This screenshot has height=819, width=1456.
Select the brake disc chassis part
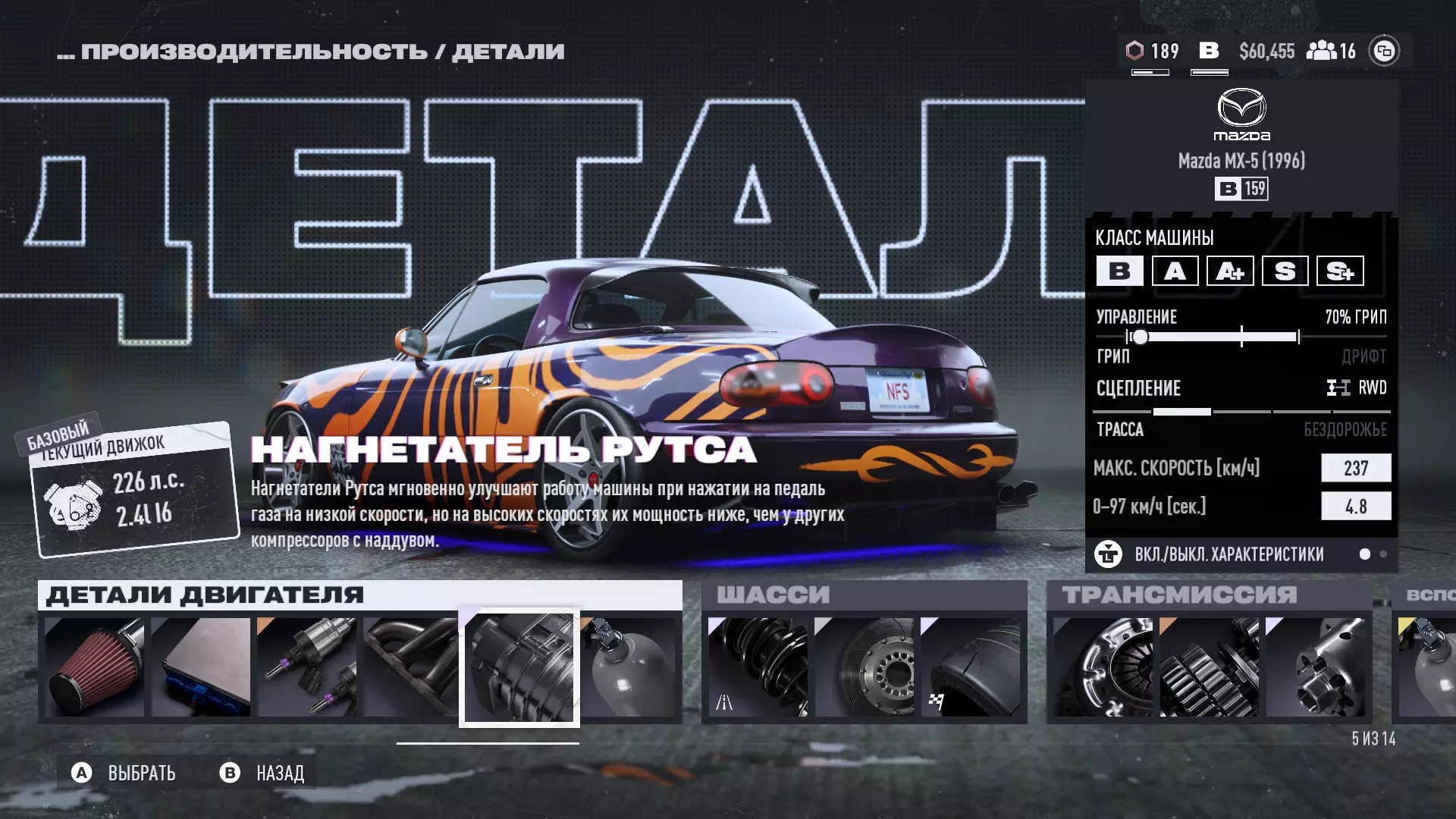864,667
